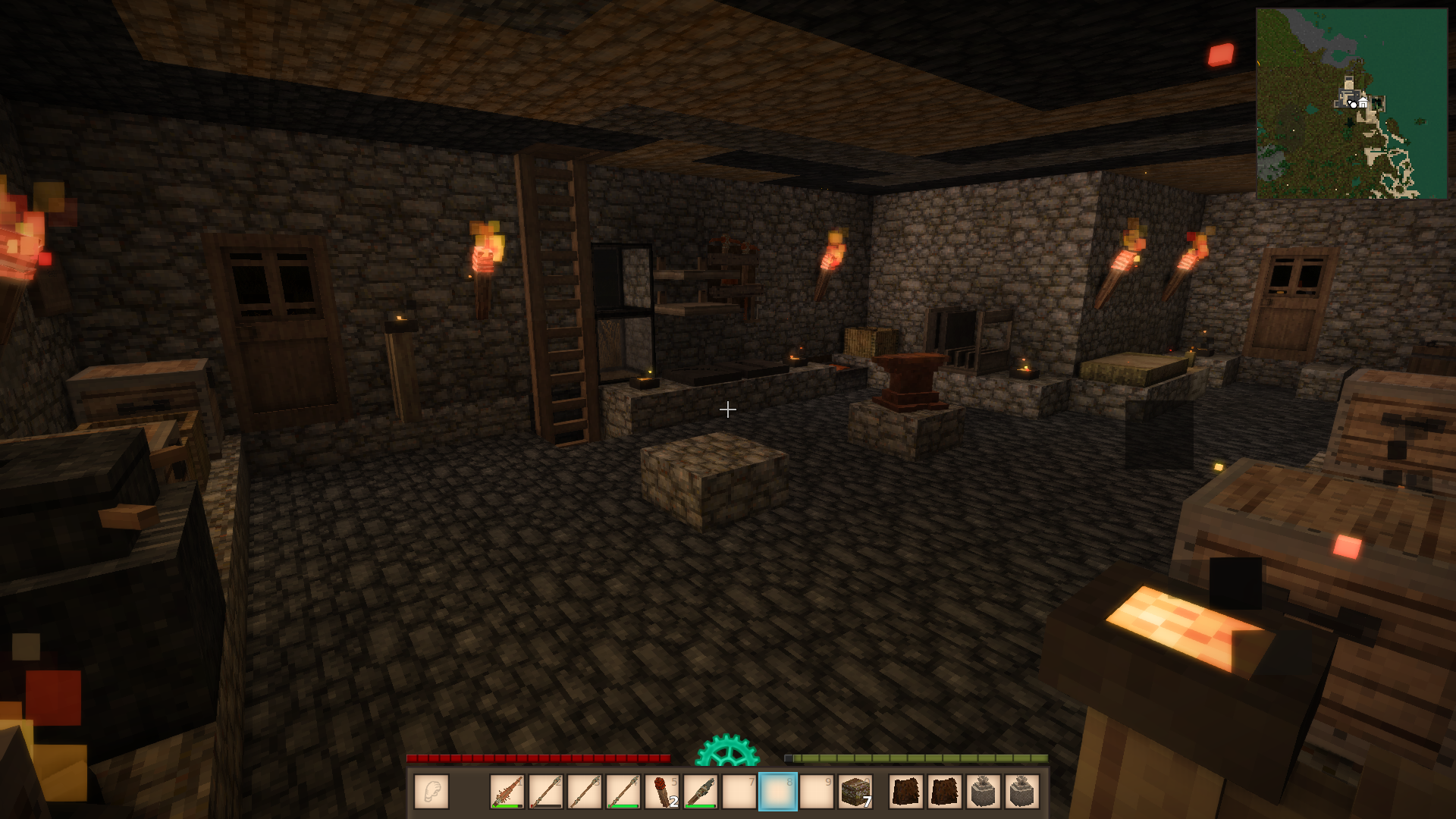Open the minimap

pyautogui.click(x=1351, y=103)
